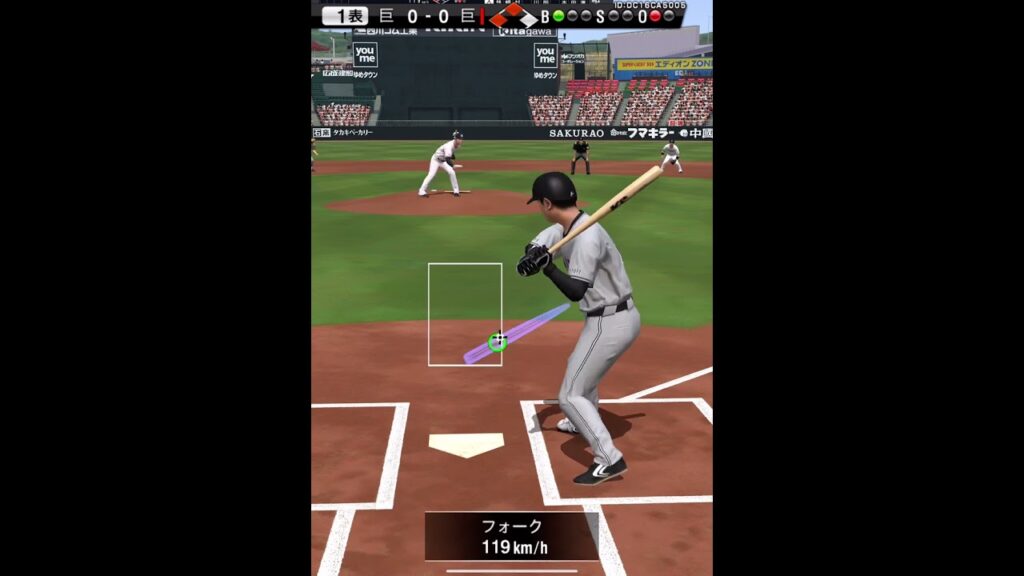Tap the green batting meet cursor
This screenshot has width=1024, height=576.
(497, 341)
